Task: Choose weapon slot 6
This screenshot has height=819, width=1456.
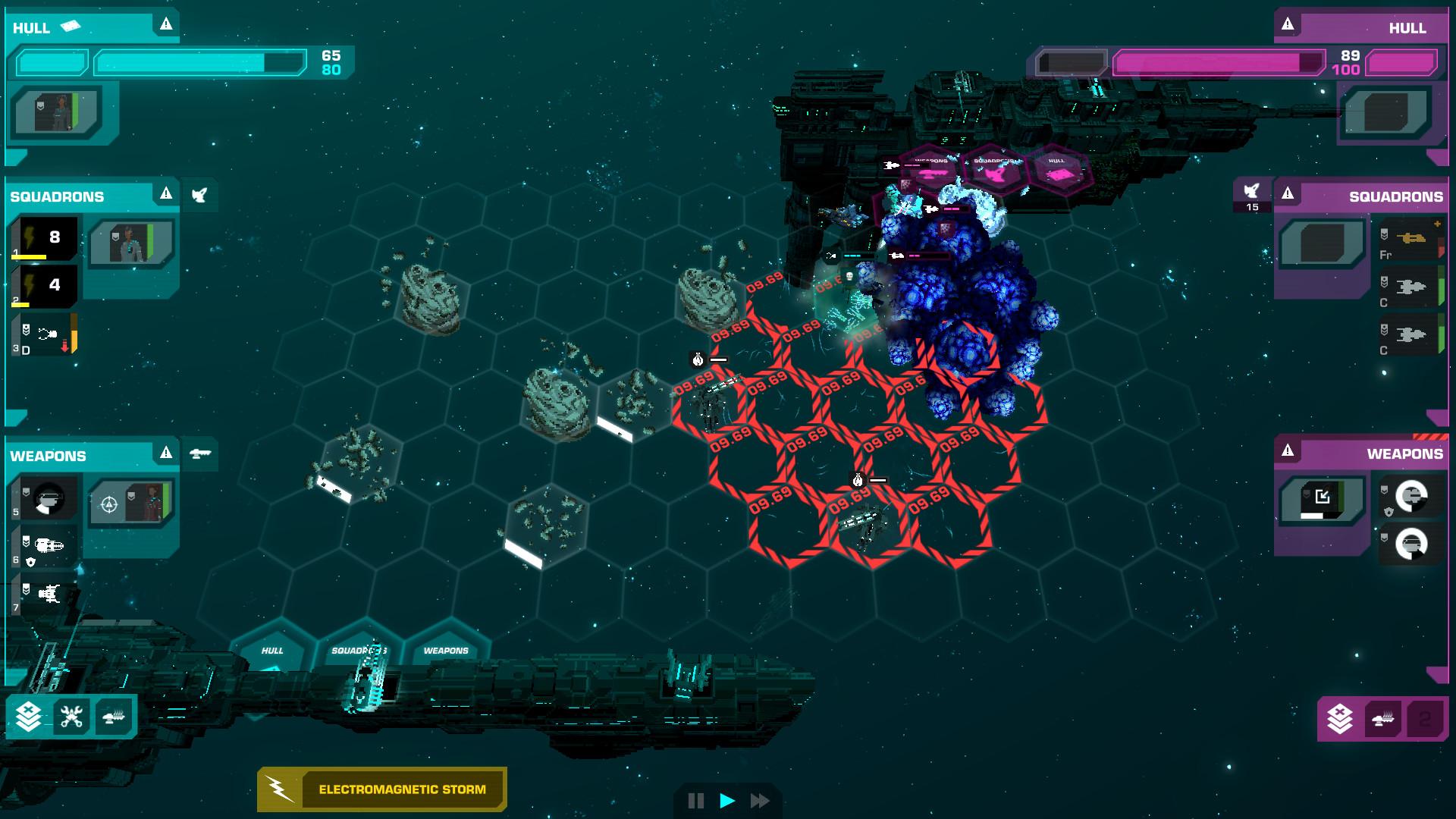Action: coord(47,546)
